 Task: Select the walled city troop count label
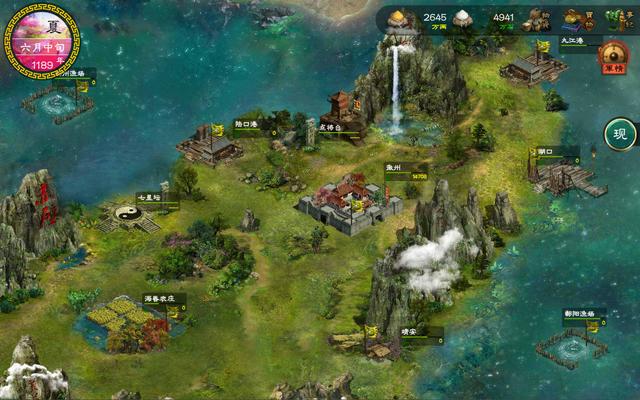pyautogui.click(x=419, y=177)
